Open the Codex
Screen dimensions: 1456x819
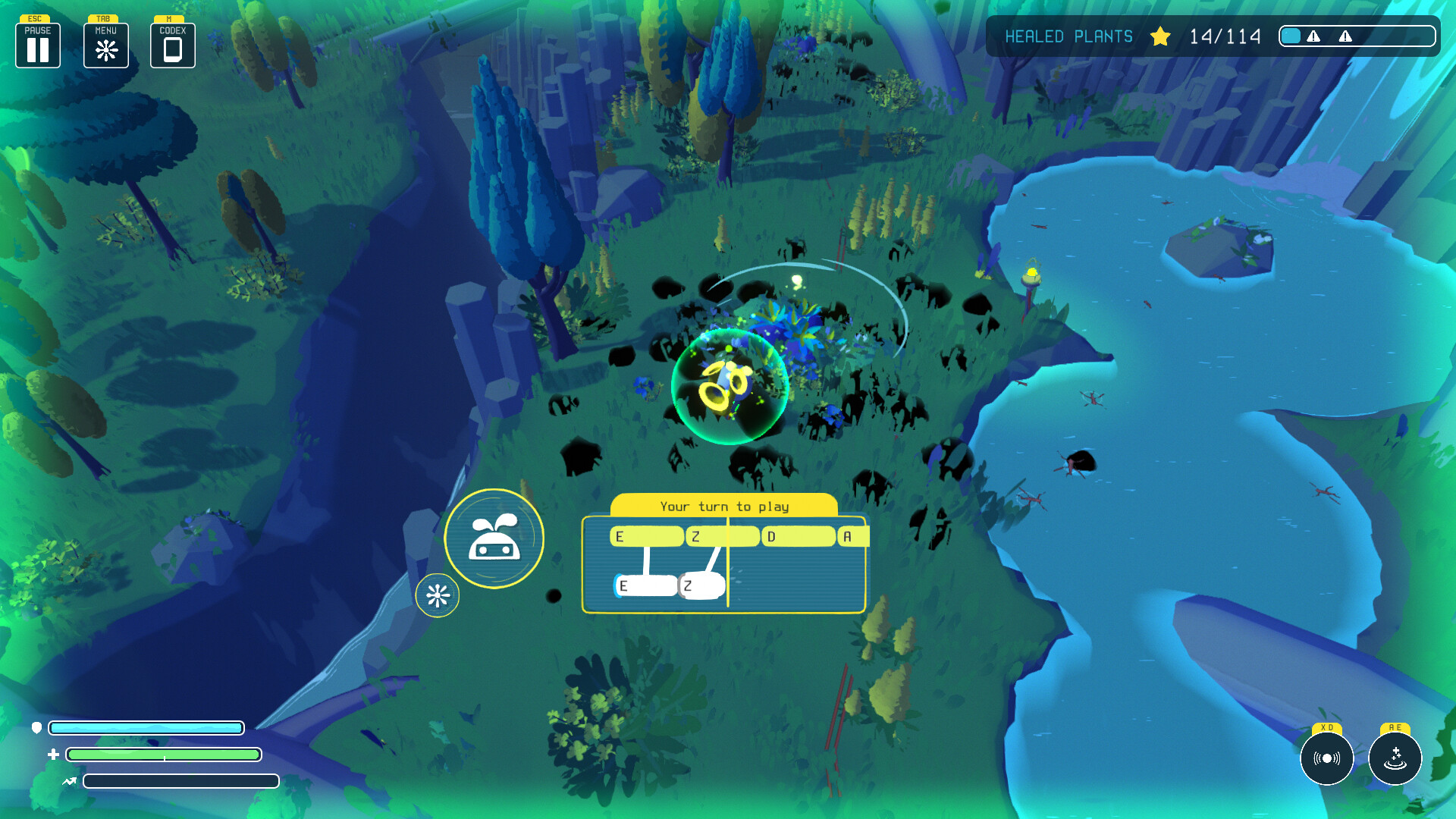click(172, 47)
